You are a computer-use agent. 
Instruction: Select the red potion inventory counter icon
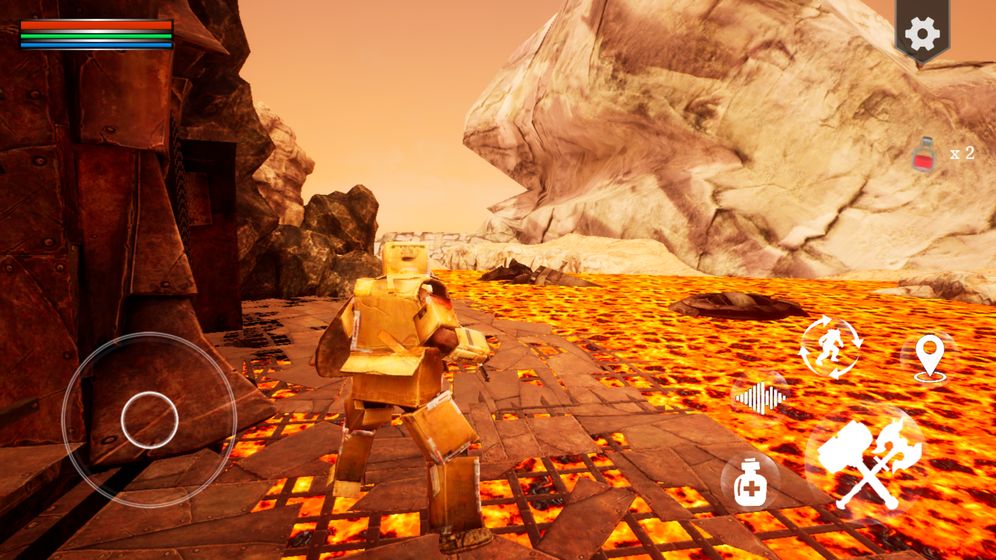(x=926, y=155)
